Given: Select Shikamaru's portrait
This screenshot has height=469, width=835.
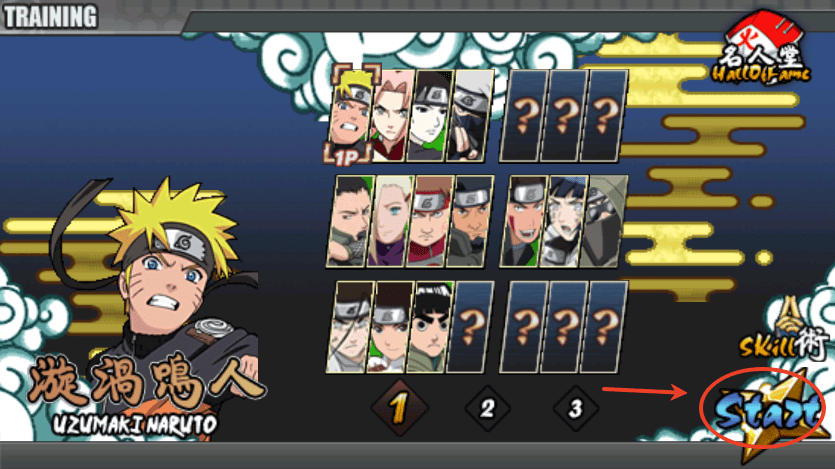Looking at the screenshot, I should tap(351, 221).
